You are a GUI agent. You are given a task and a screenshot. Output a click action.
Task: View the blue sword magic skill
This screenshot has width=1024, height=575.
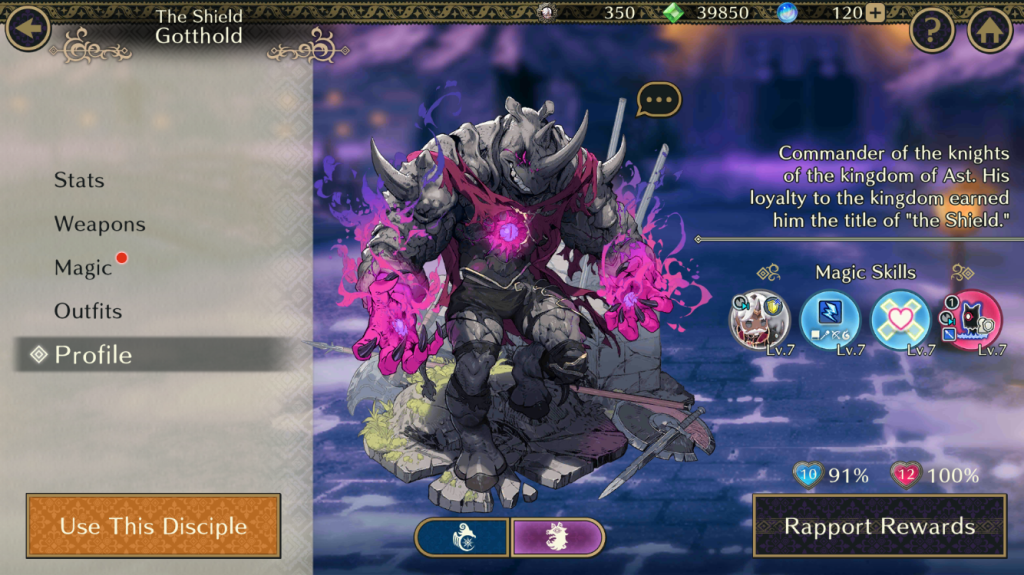[x=830, y=320]
